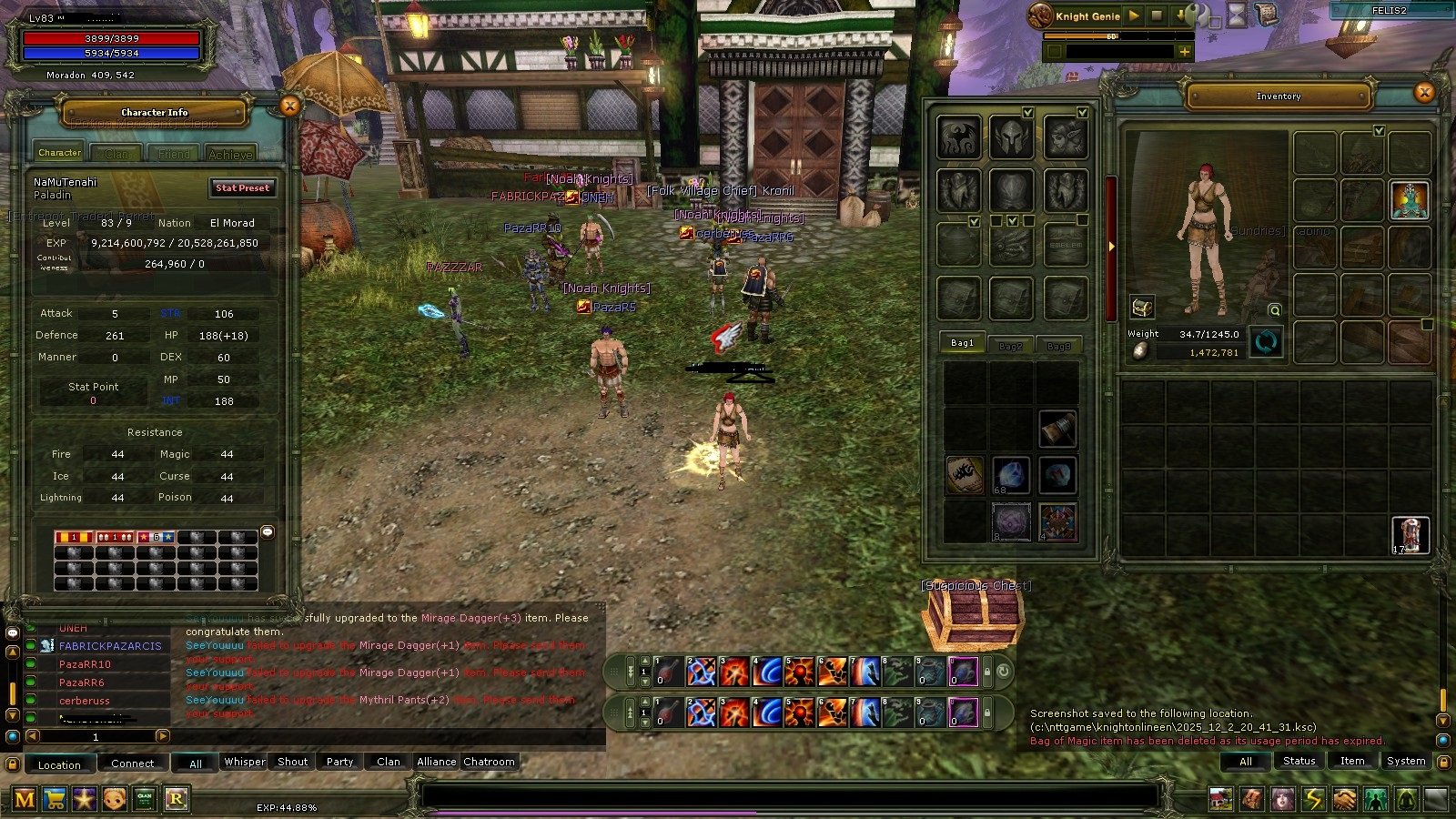Click the gold M menu icon
The image size is (1456, 819).
[25, 799]
